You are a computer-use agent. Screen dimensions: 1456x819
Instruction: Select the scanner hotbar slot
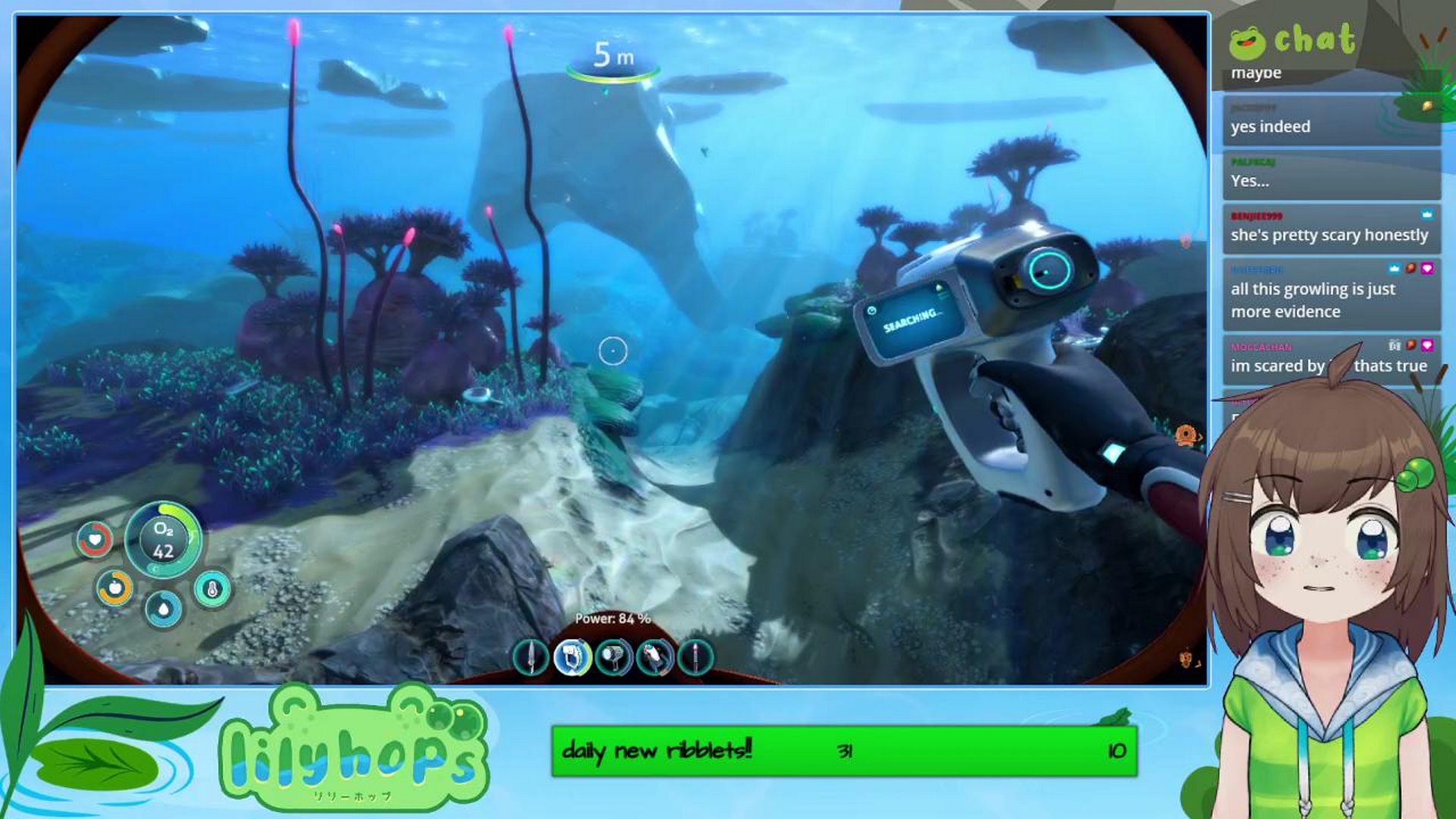573,659
